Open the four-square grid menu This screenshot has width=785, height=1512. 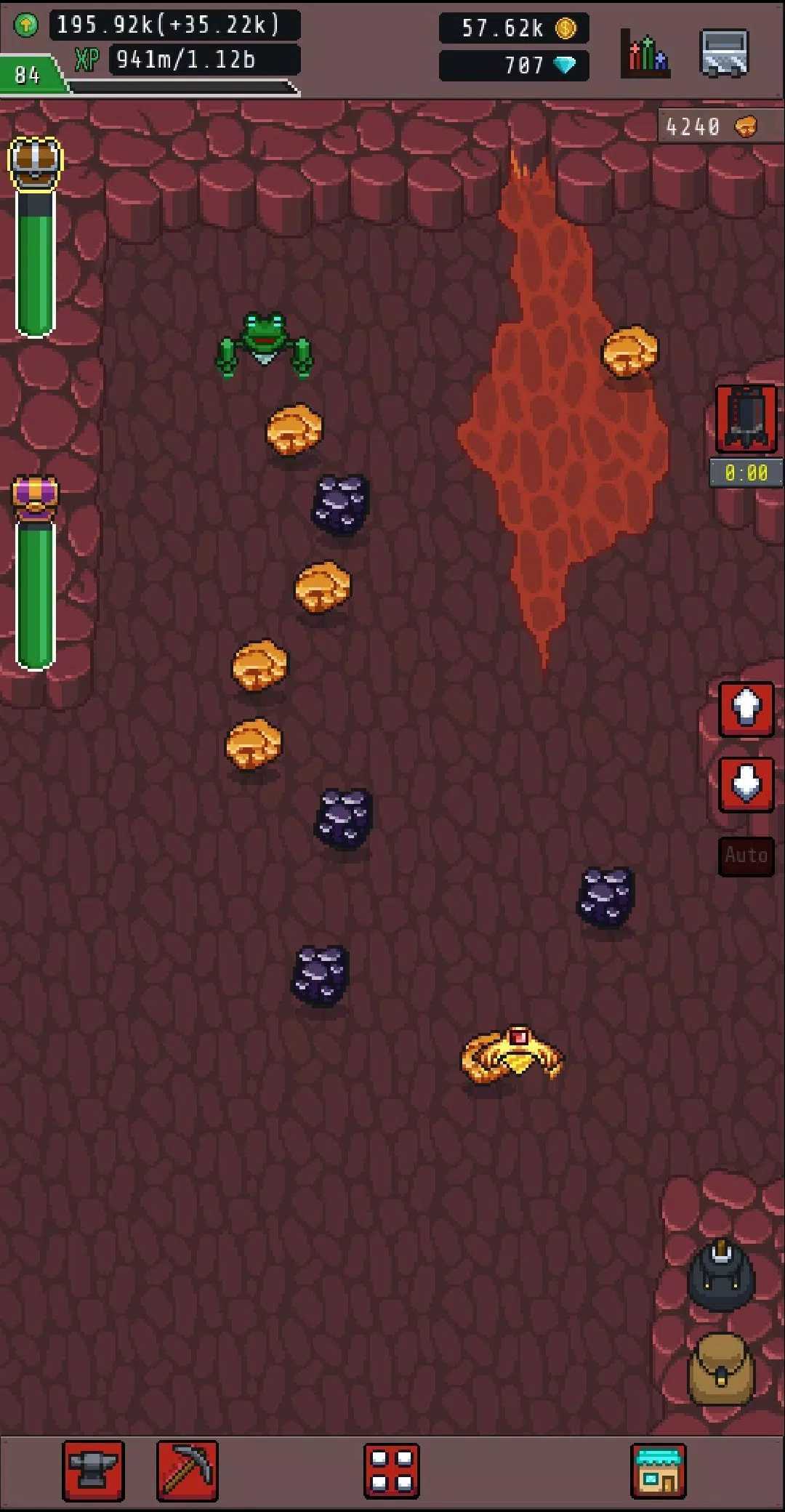tap(392, 1471)
